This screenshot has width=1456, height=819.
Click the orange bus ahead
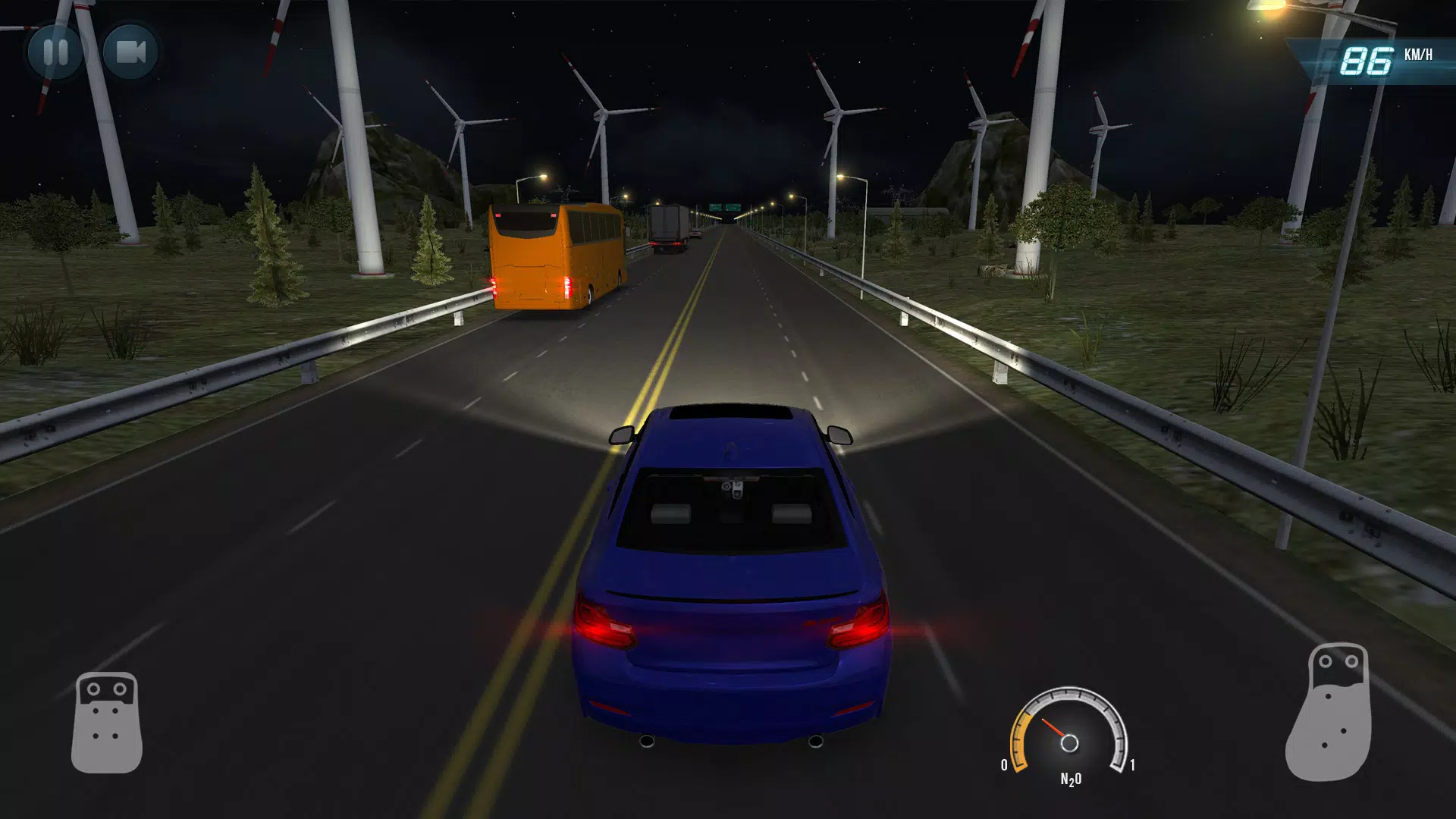click(554, 258)
